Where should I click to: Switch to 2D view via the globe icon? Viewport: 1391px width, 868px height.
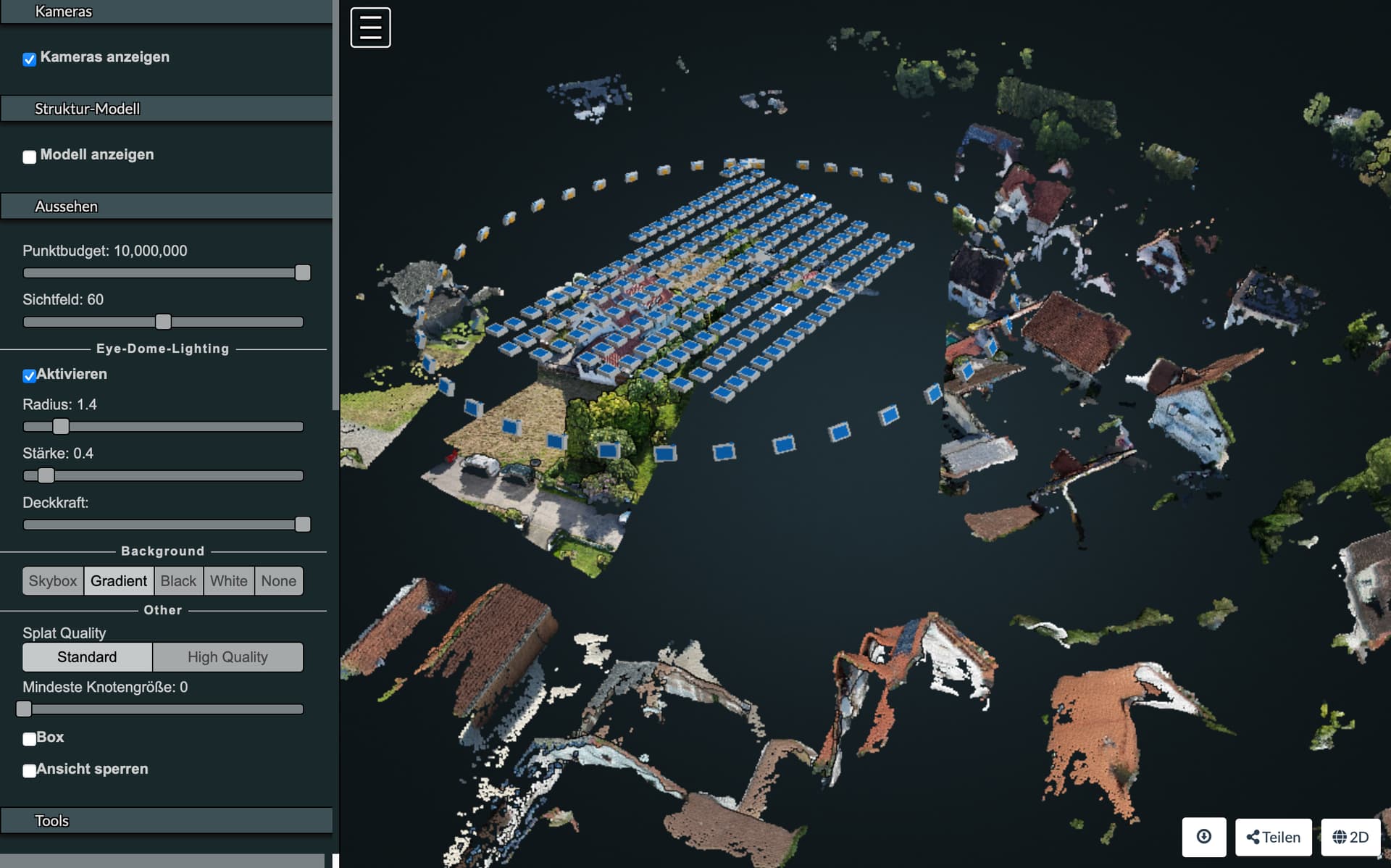pyautogui.click(x=1352, y=837)
